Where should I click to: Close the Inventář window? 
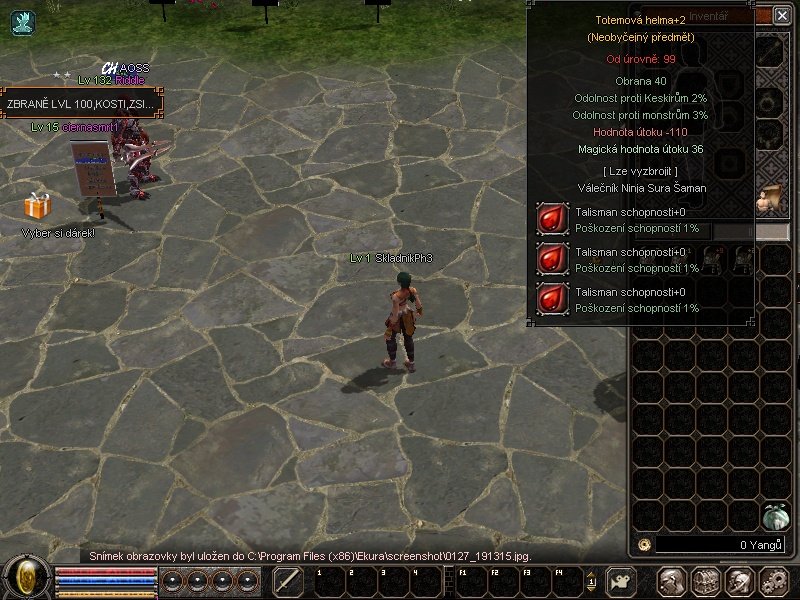click(x=781, y=15)
